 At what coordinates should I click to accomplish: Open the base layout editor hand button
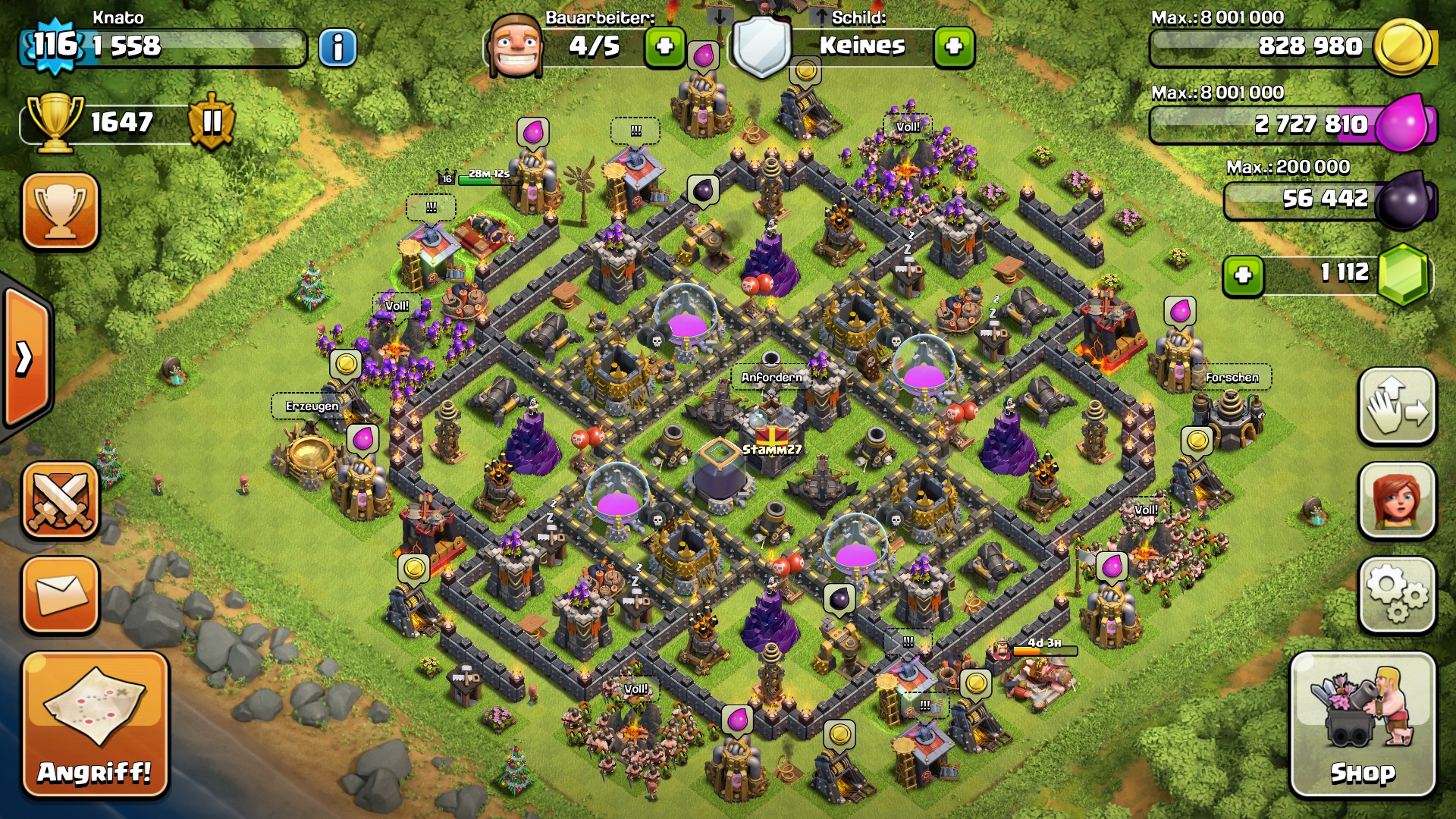1397,406
